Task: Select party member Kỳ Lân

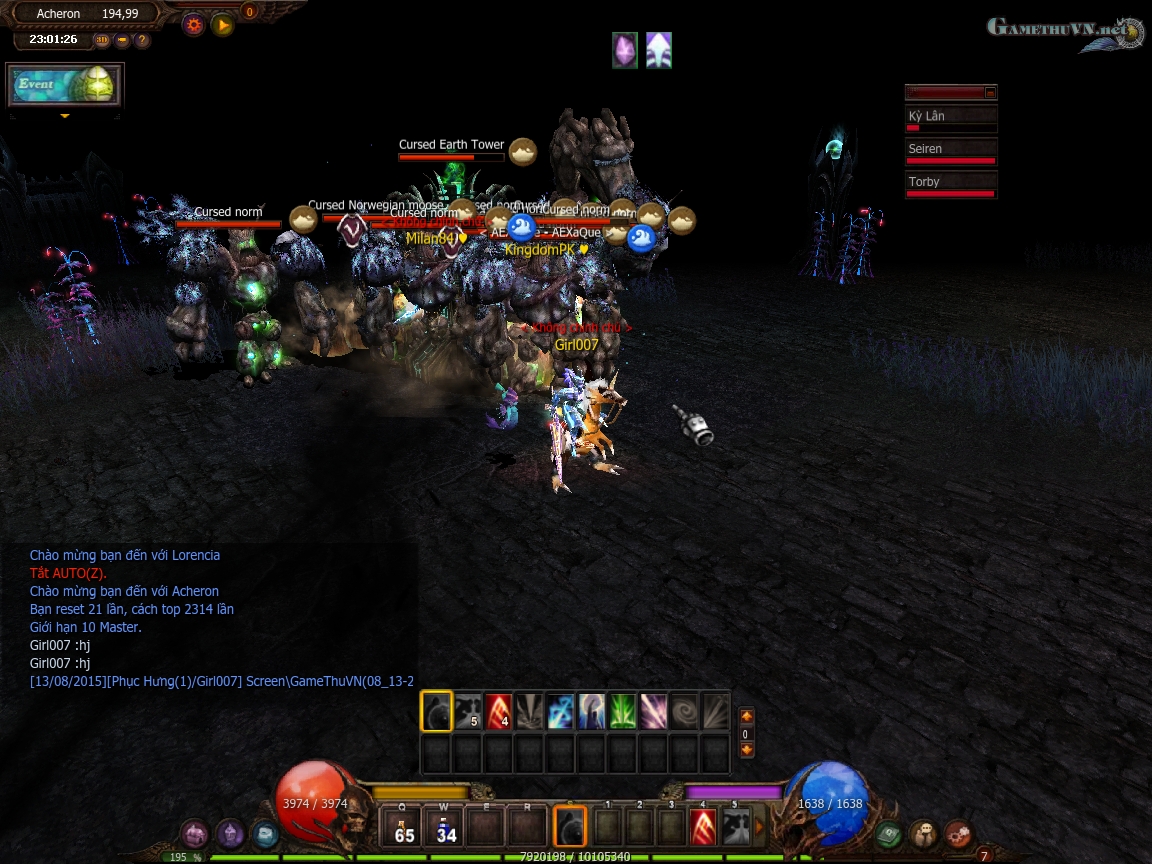Action: pyautogui.click(x=950, y=119)
